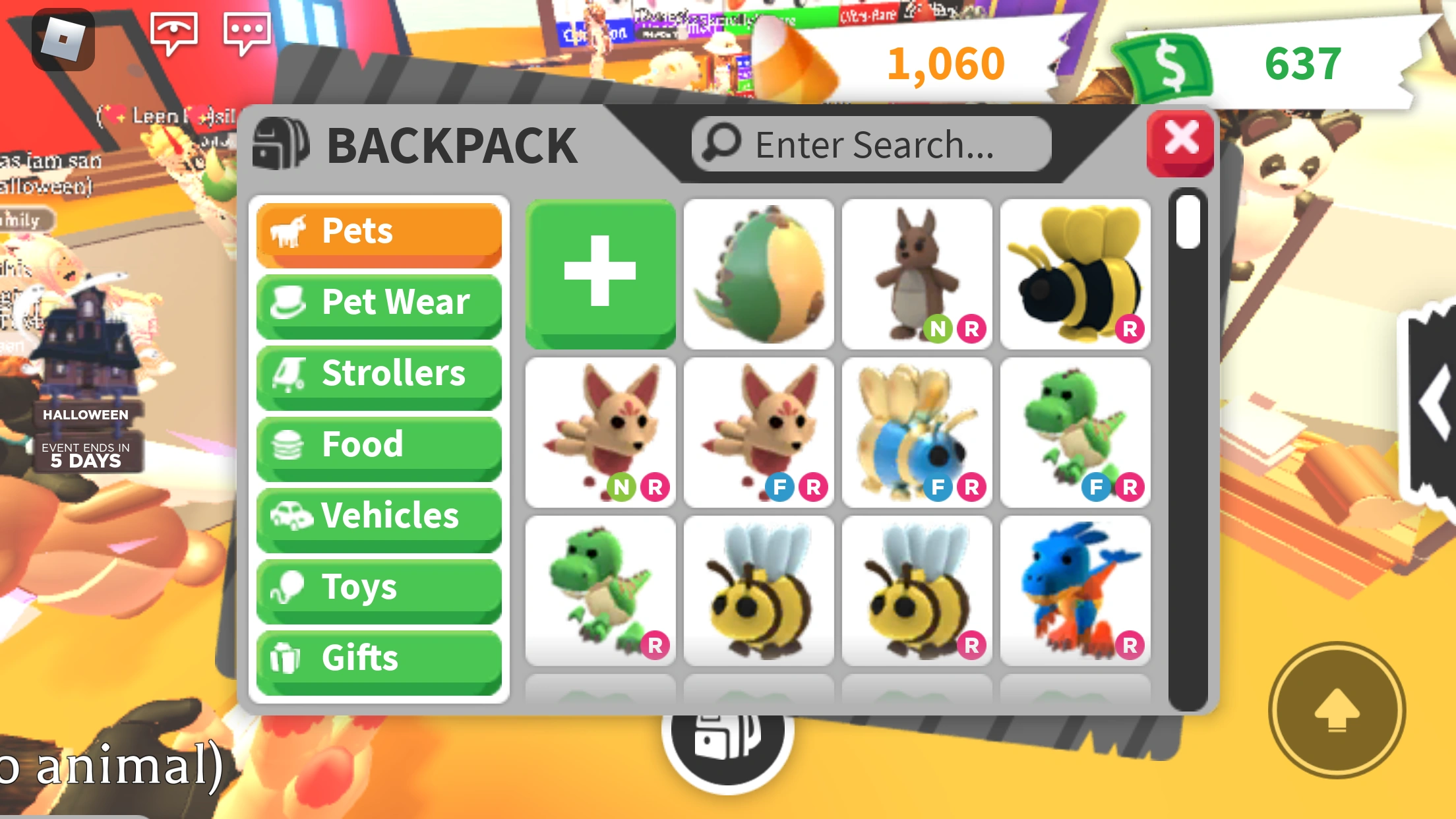Screen dimensions: 1456x819
Task: Select the Gifts category
Action: (x=379, y=658)
